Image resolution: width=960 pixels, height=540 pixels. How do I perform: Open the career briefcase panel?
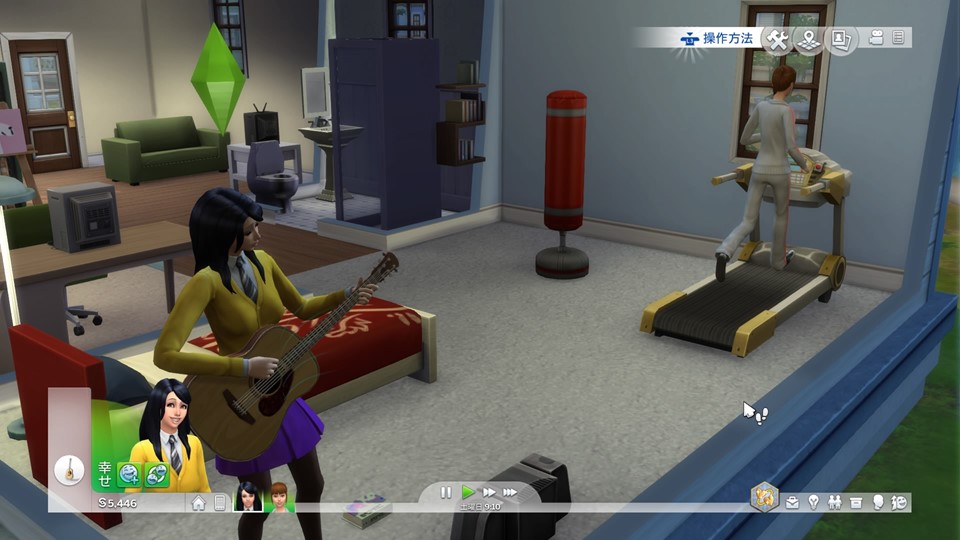[x=793, y=502]
